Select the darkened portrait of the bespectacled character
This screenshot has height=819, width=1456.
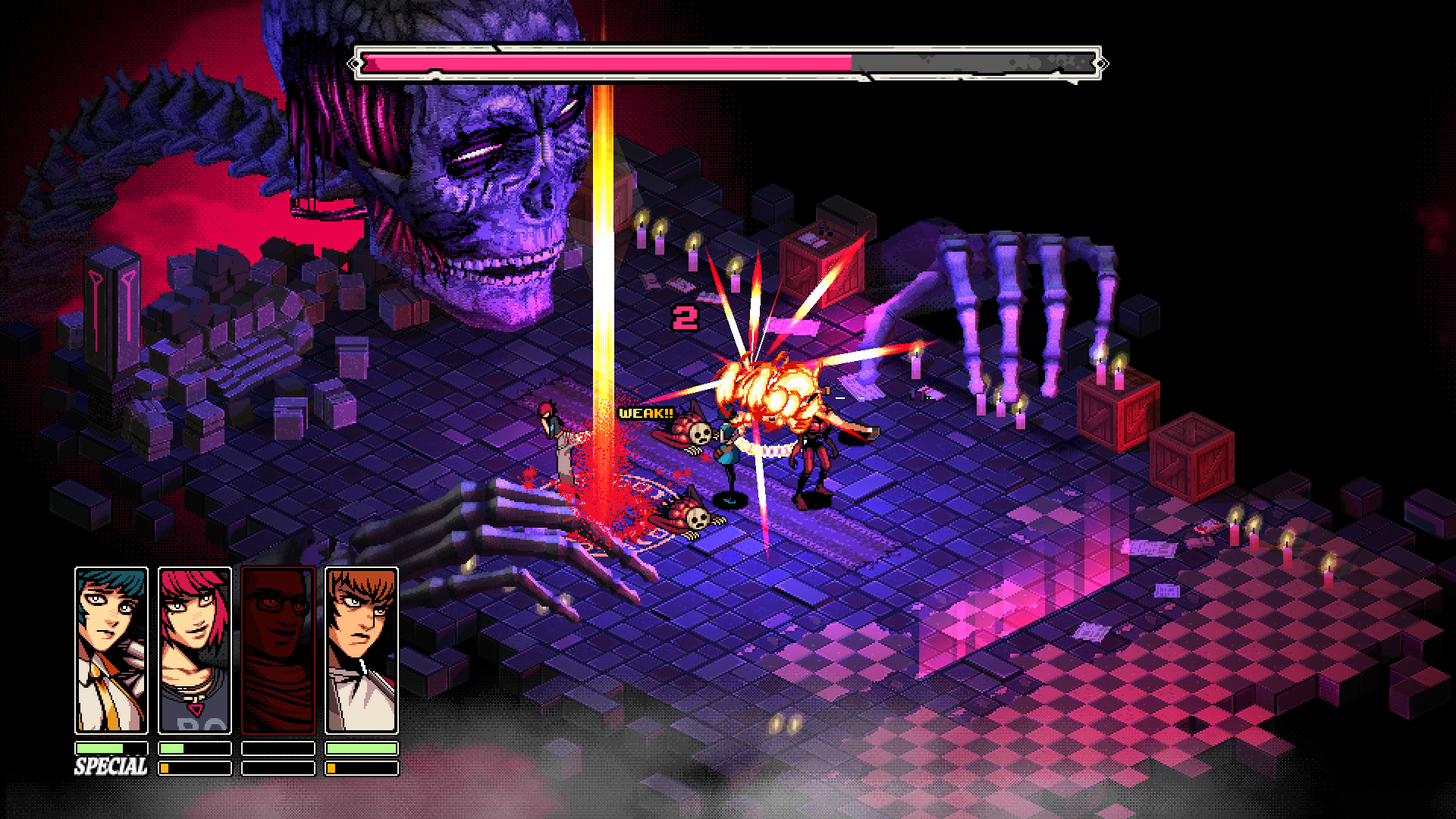click(281, 651)
